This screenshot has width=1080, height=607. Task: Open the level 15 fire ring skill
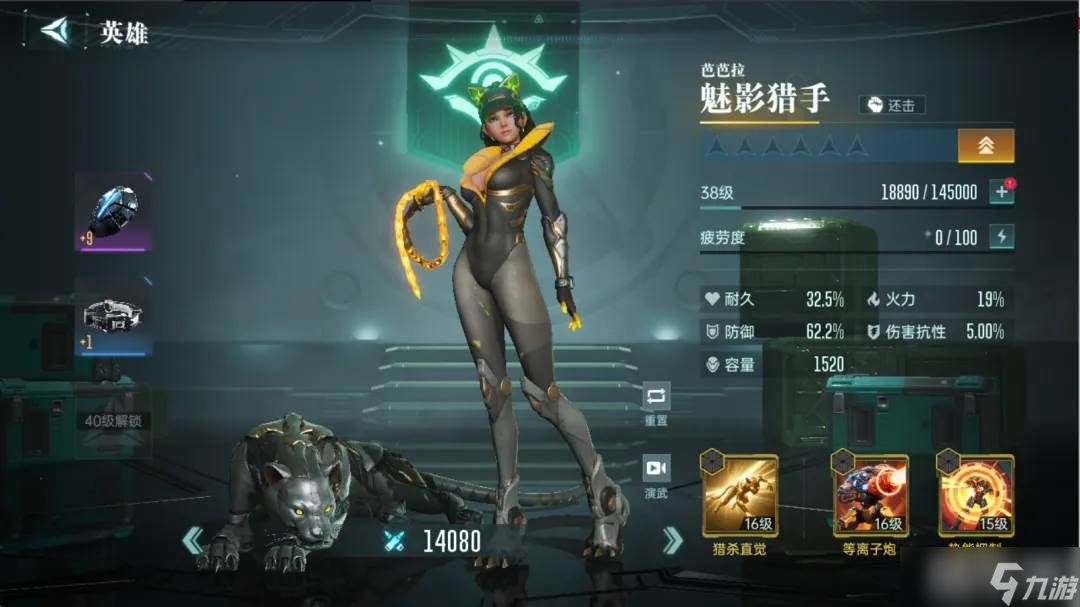(x=976, y=496)
